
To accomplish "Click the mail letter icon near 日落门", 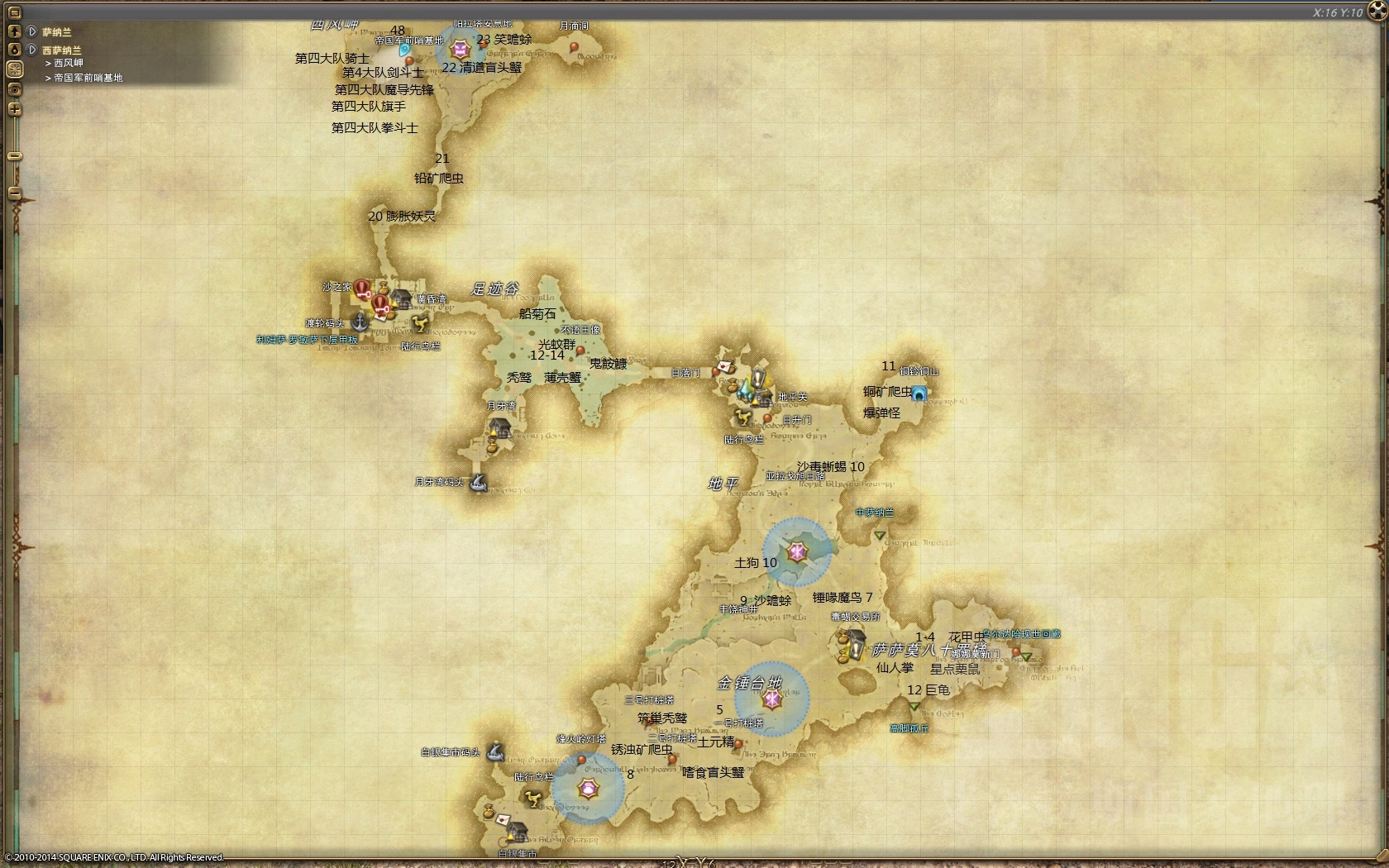I will pos(723,367).
